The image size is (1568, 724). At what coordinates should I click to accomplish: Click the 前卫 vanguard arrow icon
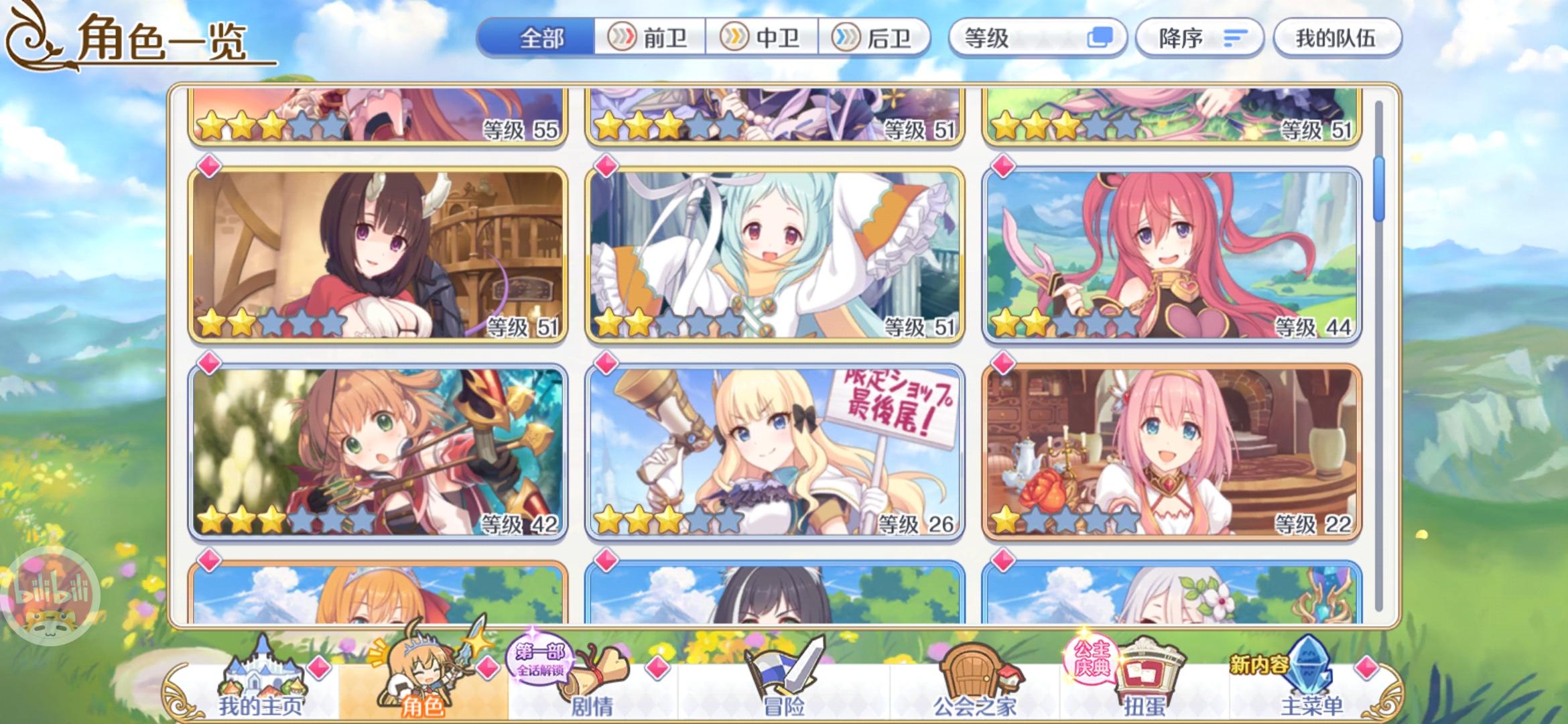(x=623, y=38)
